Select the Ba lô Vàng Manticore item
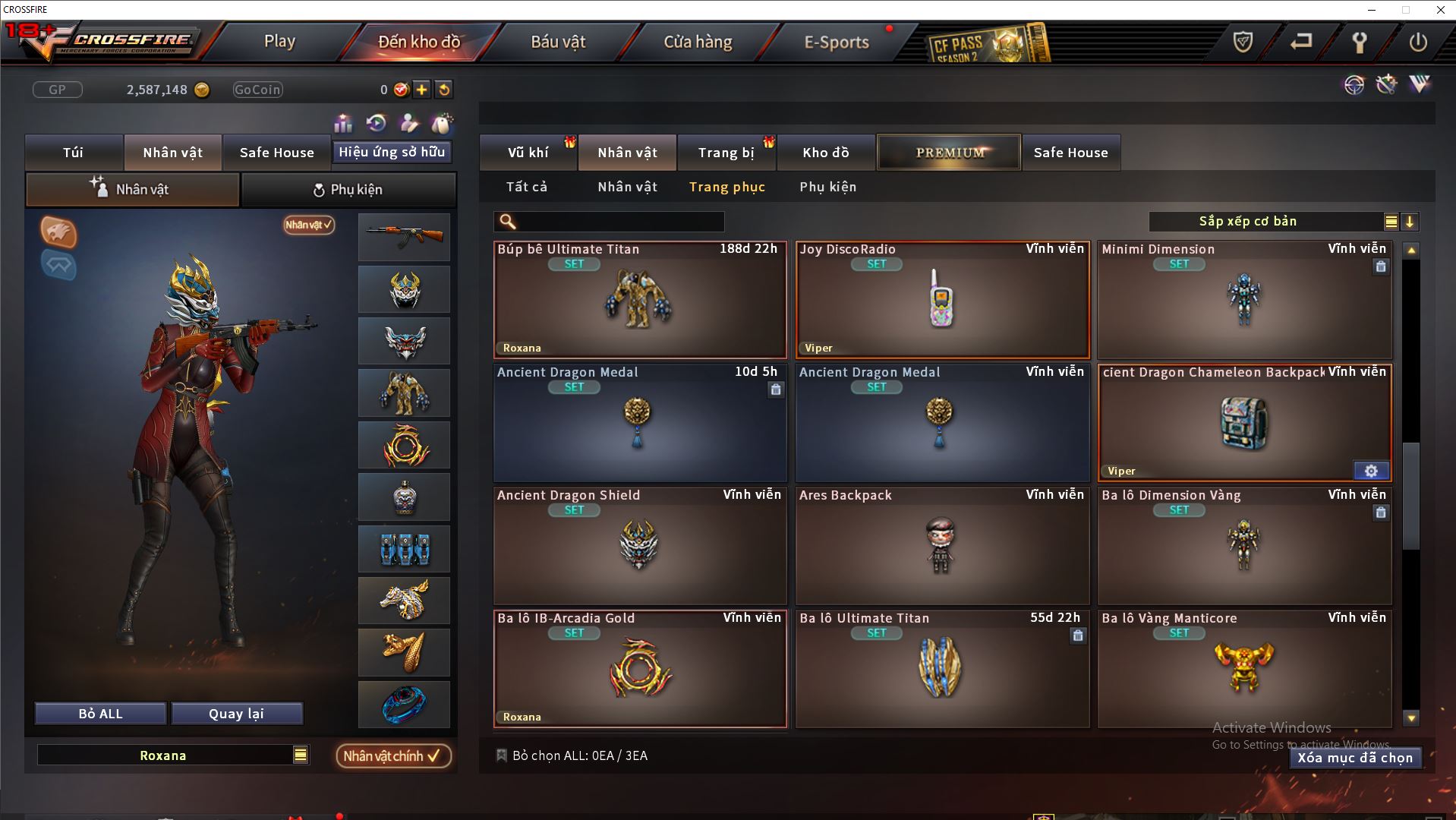Image resolution: width=1456 pixels, height=820 pixels. click(1243, 670)
